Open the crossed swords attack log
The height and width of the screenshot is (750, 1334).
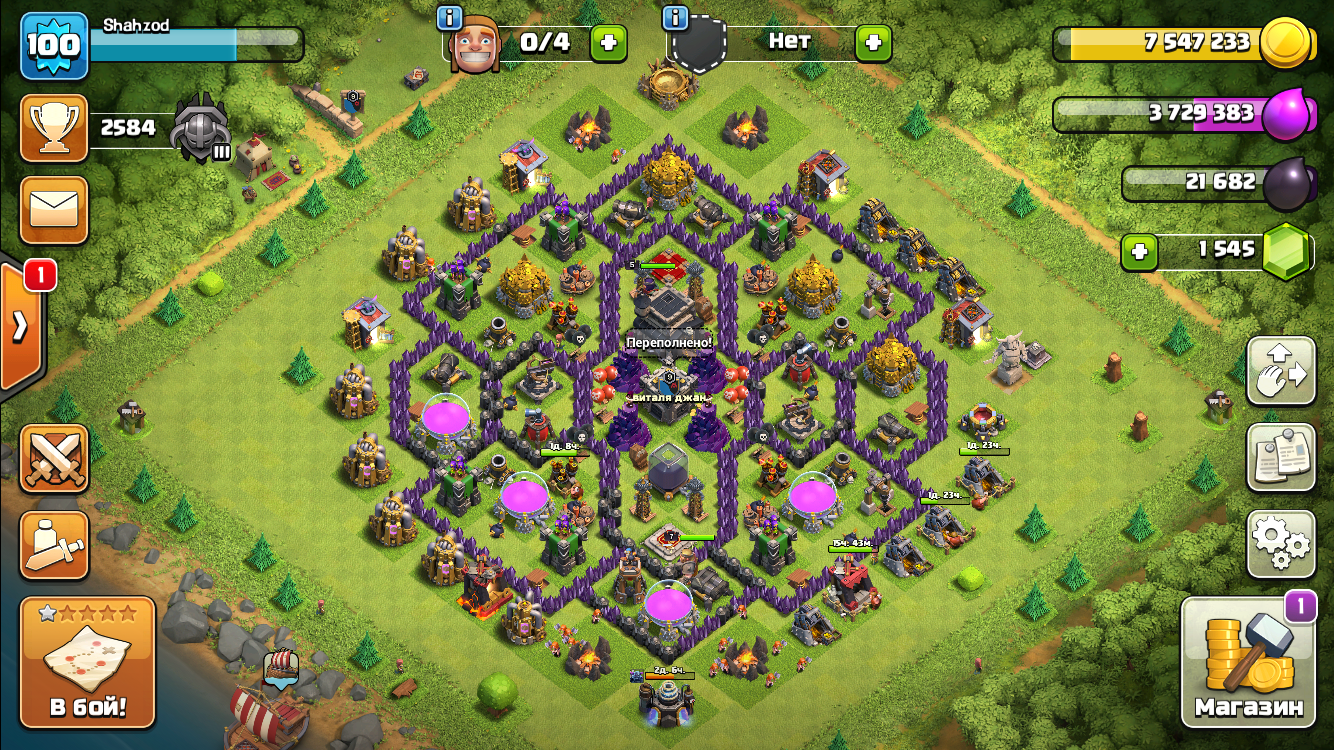pyautogui.click(x=54, y=458)
